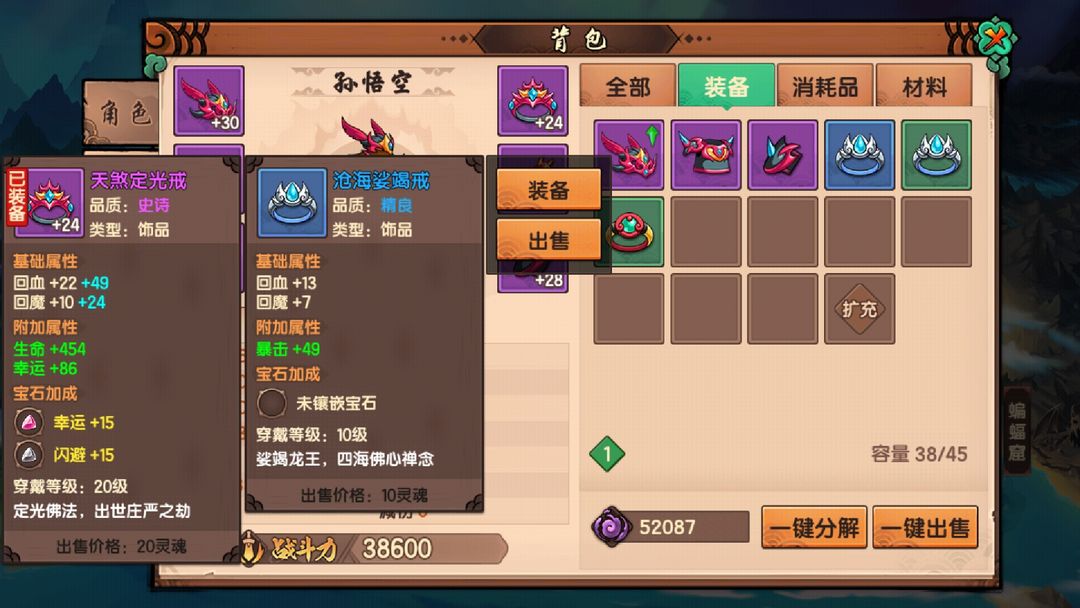Switch to the 全部 tab

click(627, 87)
